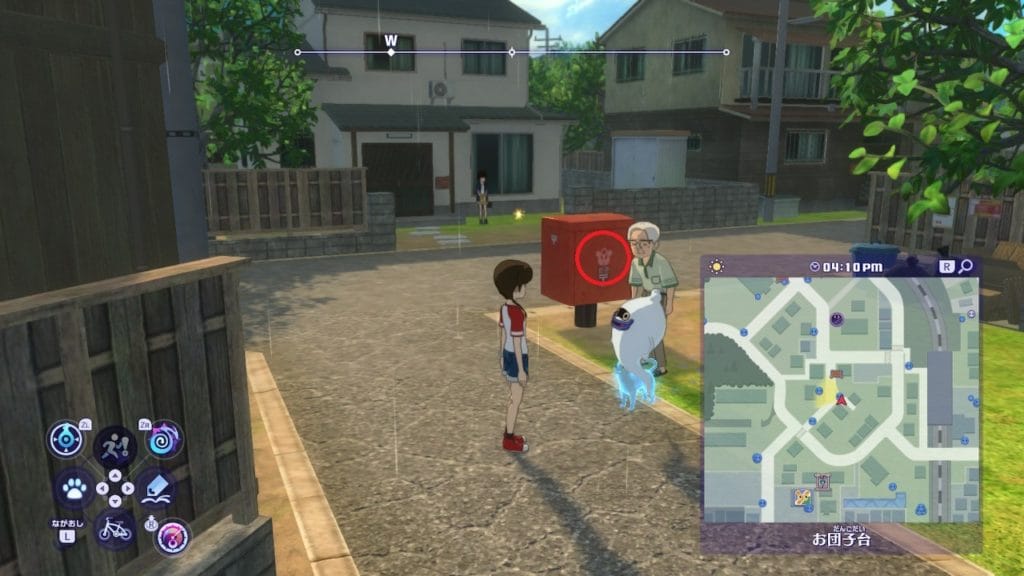This screenshot has width=1024, height=576.
Task: Click the shrine marker on the minimap
Action: 823,482
